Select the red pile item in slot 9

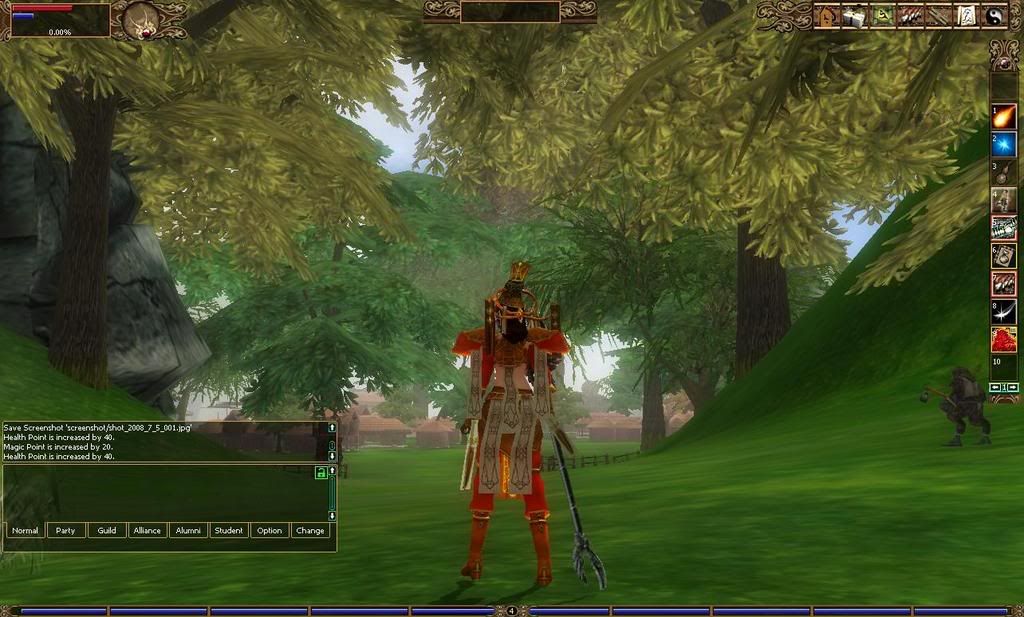coord(1004,340)
